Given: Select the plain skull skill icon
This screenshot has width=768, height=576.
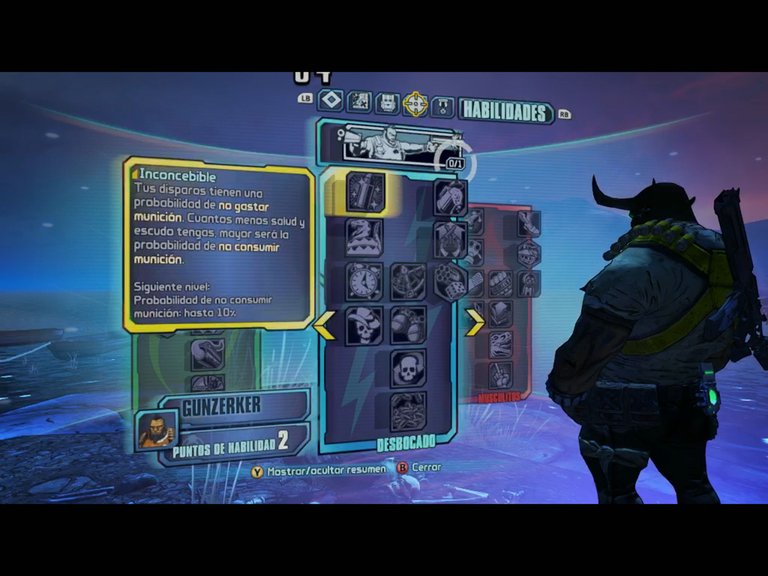Looking at the screenshot, I should click(x=408, y=368).
